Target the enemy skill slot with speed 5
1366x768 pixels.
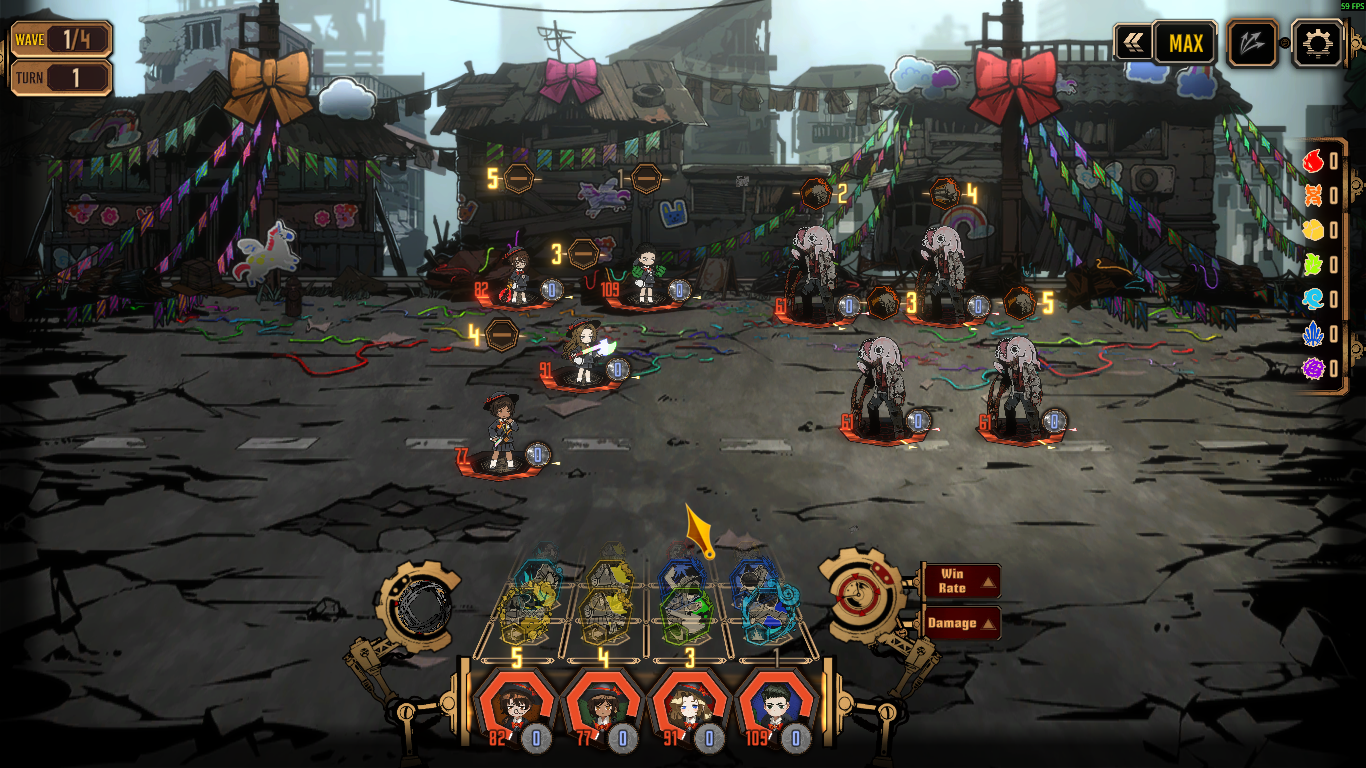coord(1019,303)
